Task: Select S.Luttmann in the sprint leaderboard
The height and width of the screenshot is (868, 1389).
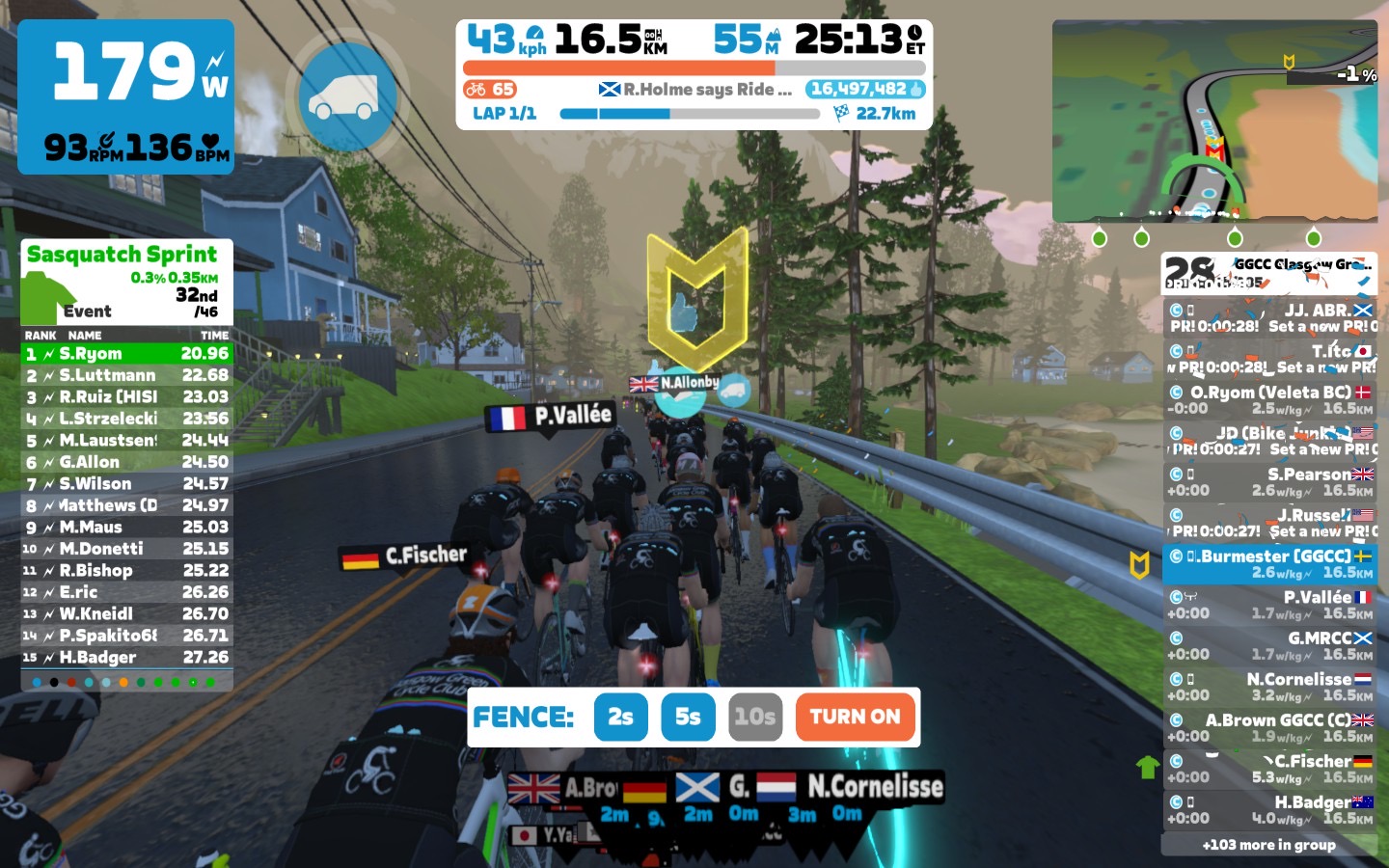Action: click(126, 375)
